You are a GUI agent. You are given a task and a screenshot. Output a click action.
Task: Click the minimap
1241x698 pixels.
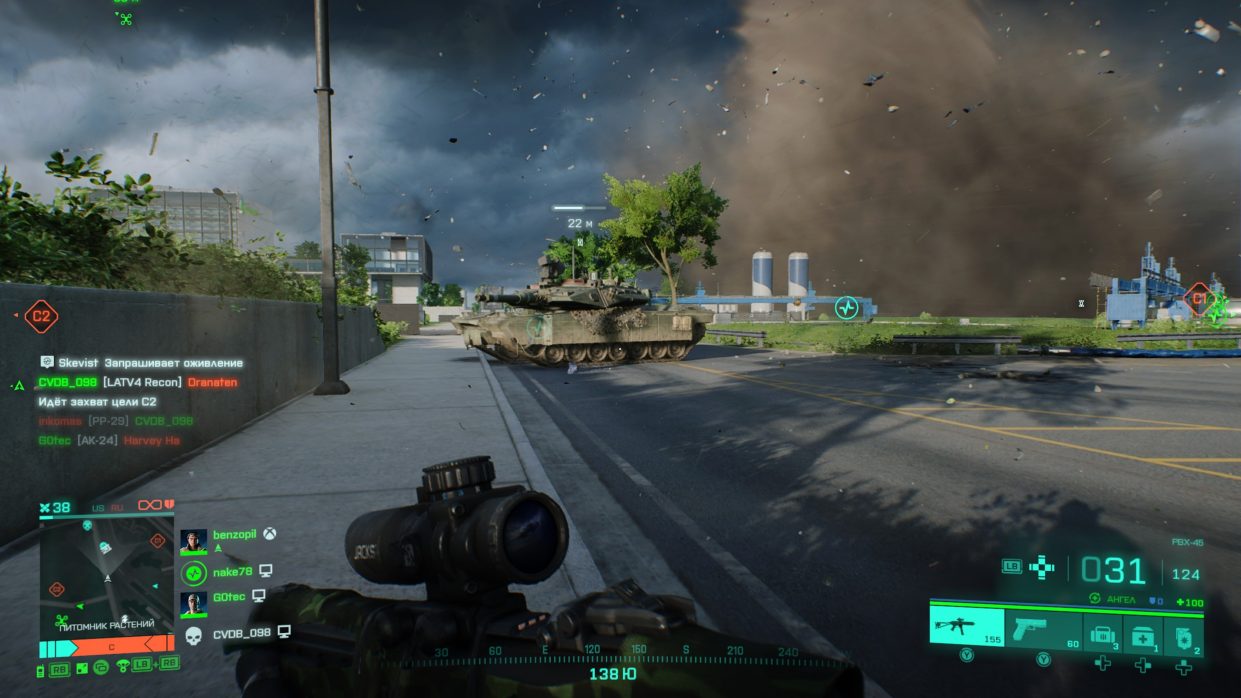tap(106, 572)
